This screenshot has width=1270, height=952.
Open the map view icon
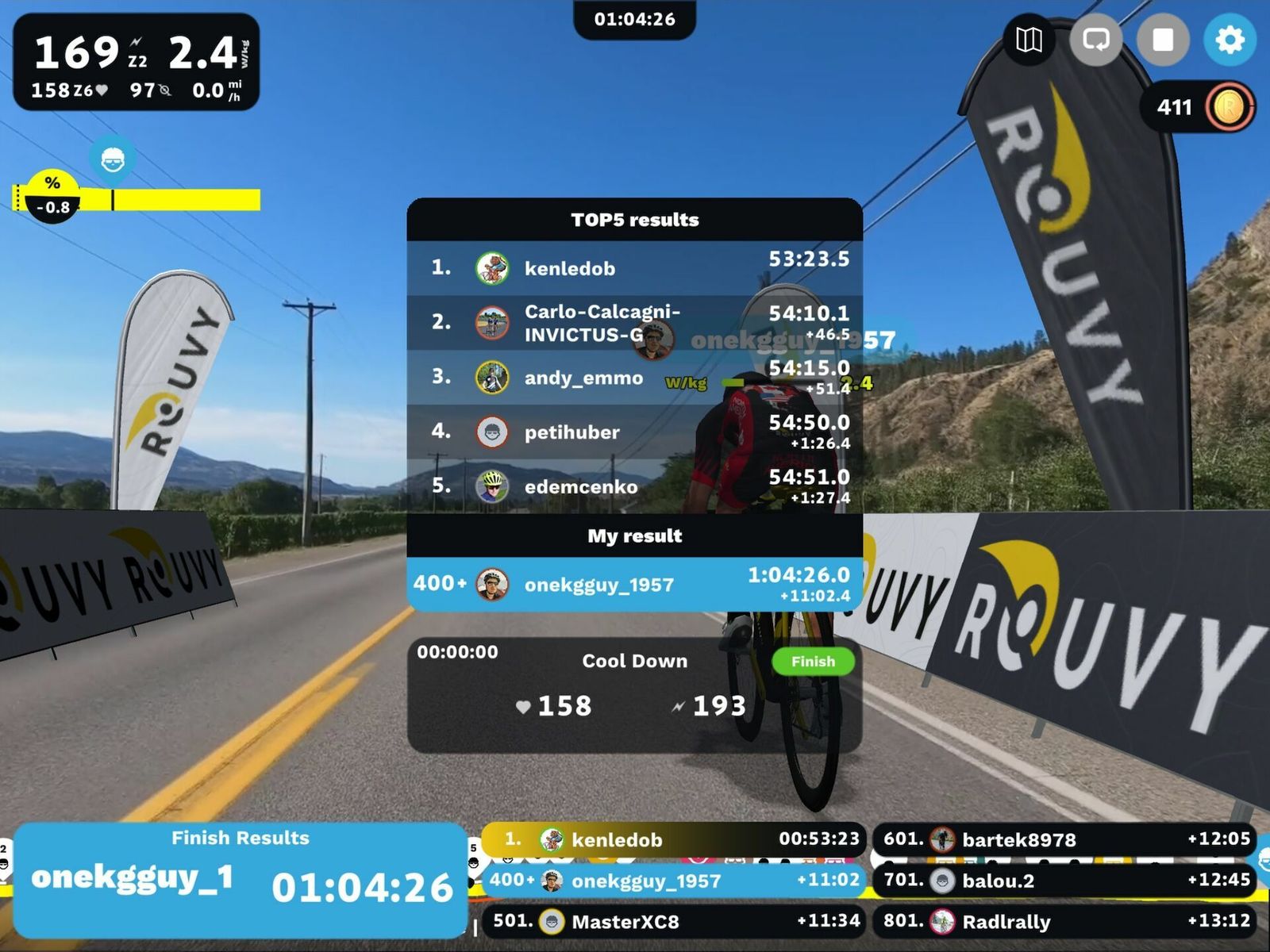[x=1029, y=40]
